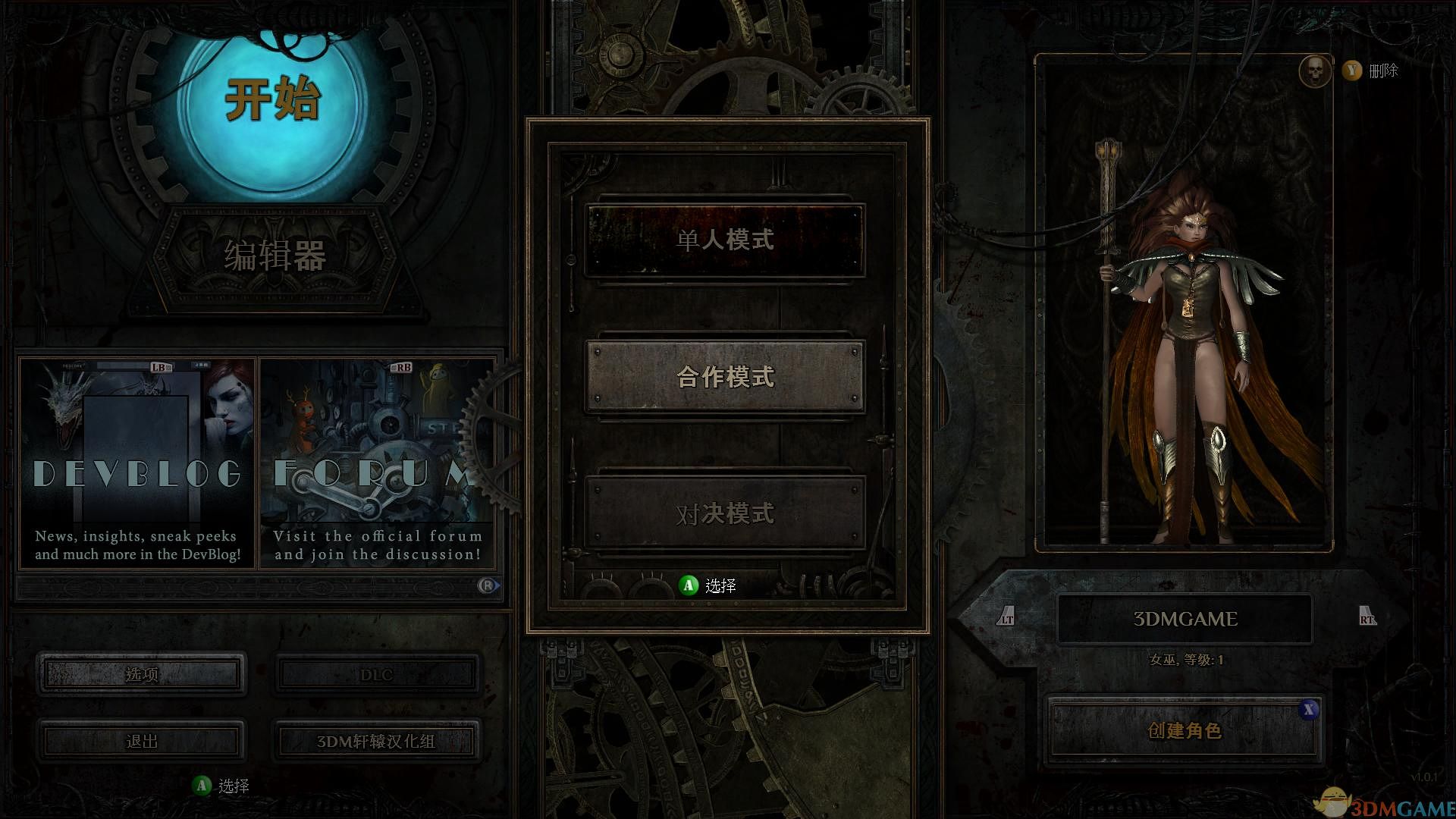
Task: Click the green A 选择 icon at bottom-left
Action: [x=202, y=785]
